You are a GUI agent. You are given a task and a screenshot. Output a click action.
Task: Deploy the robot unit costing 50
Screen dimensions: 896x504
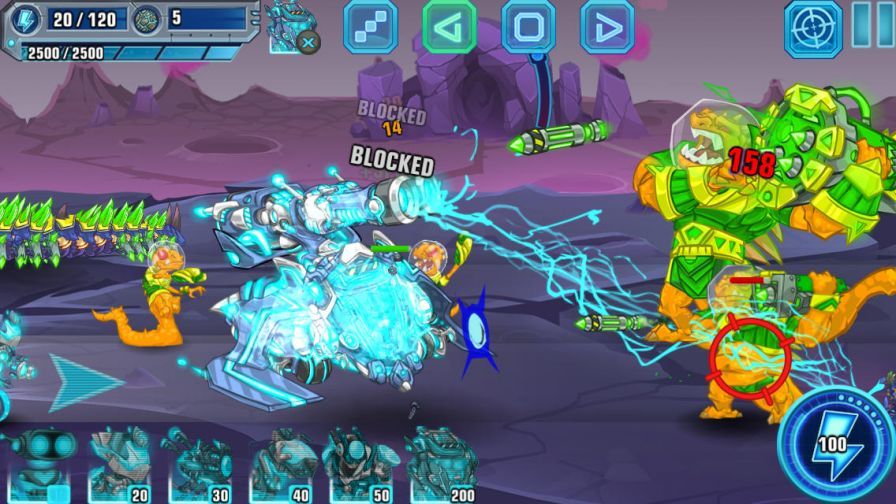tap(359, 464)
